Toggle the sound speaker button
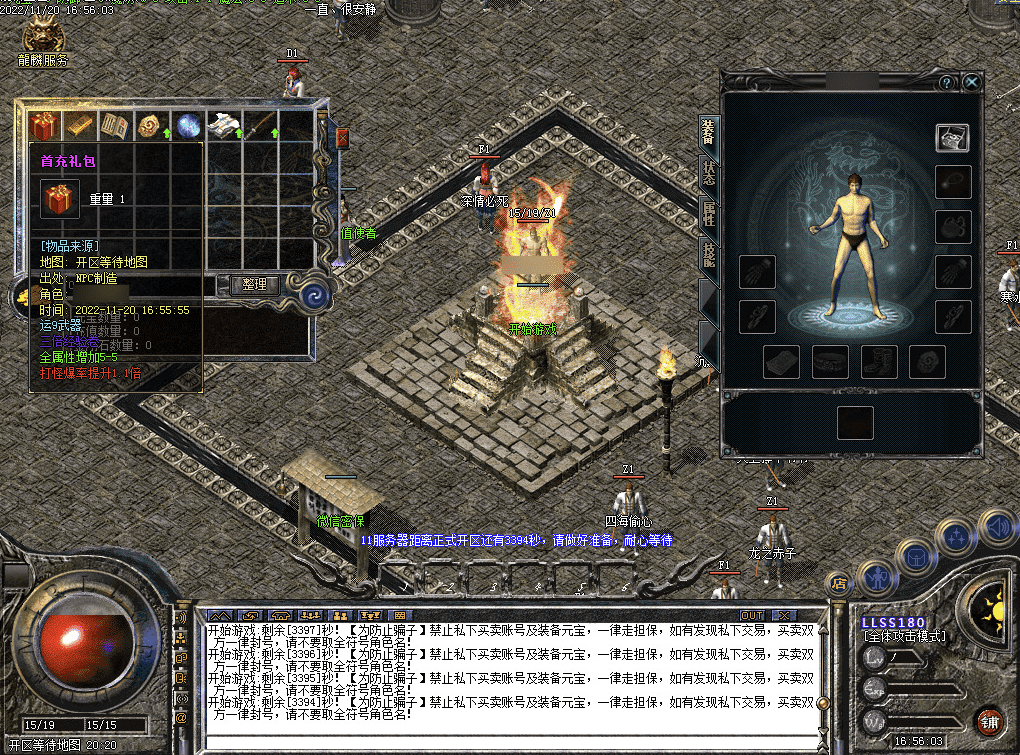This screenshot has width=1020, height=755. pos(996,525)
